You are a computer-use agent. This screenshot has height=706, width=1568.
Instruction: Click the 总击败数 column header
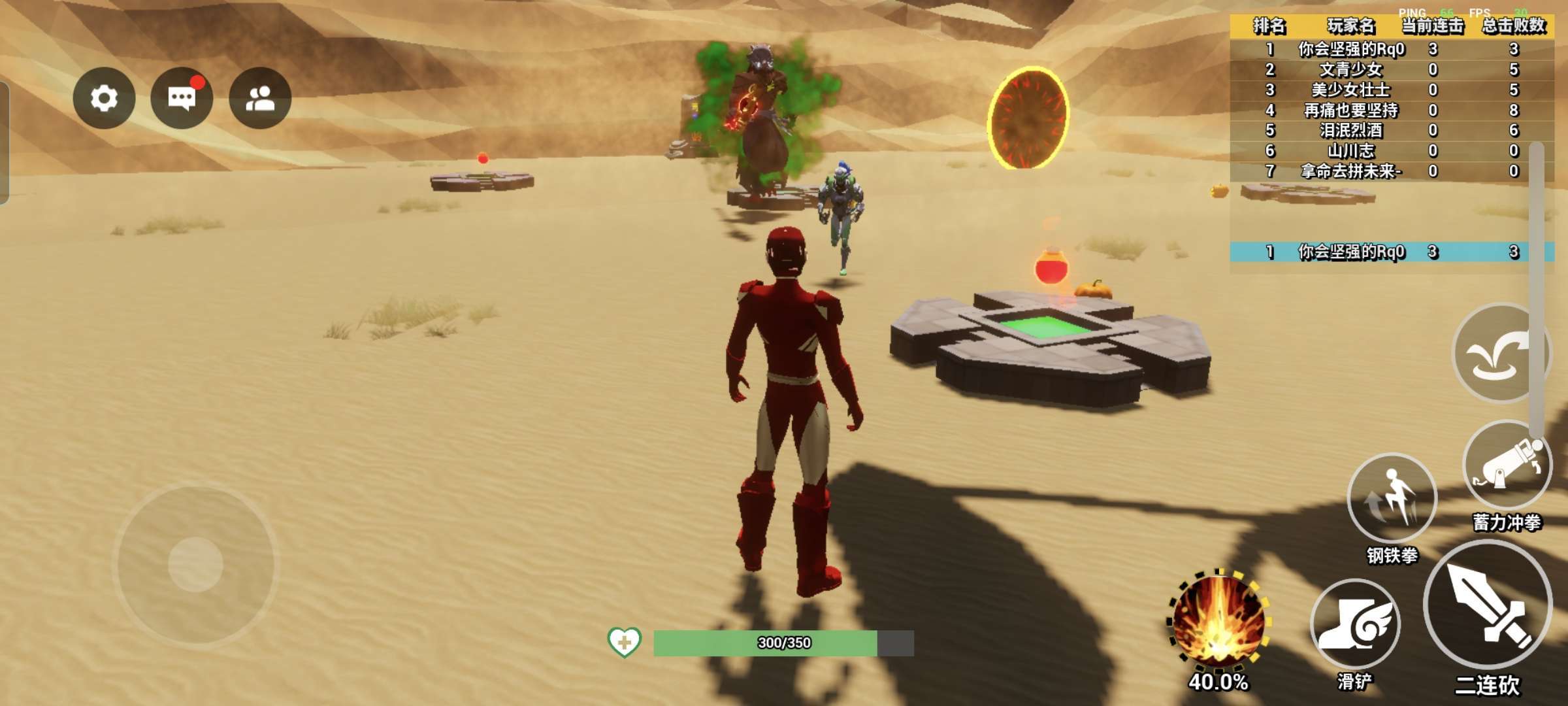coord(1513,26)
